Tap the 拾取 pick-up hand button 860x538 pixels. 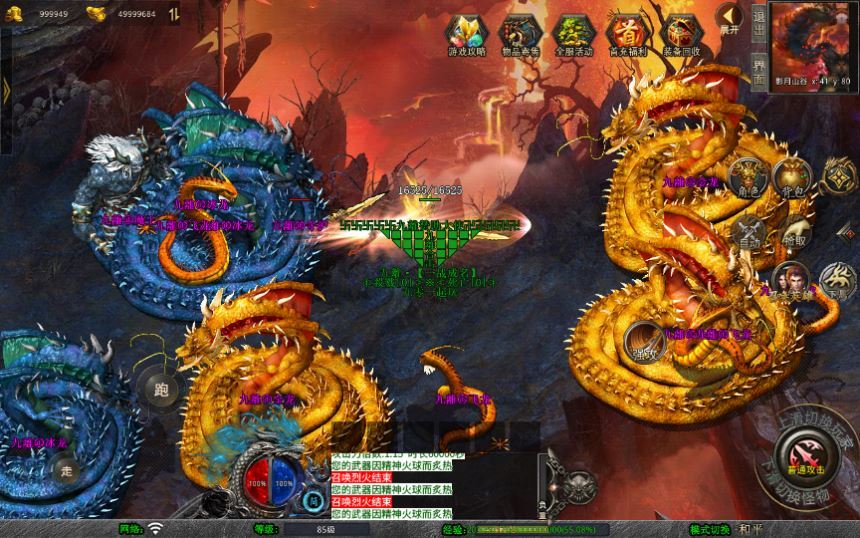[x=796, y=230]
